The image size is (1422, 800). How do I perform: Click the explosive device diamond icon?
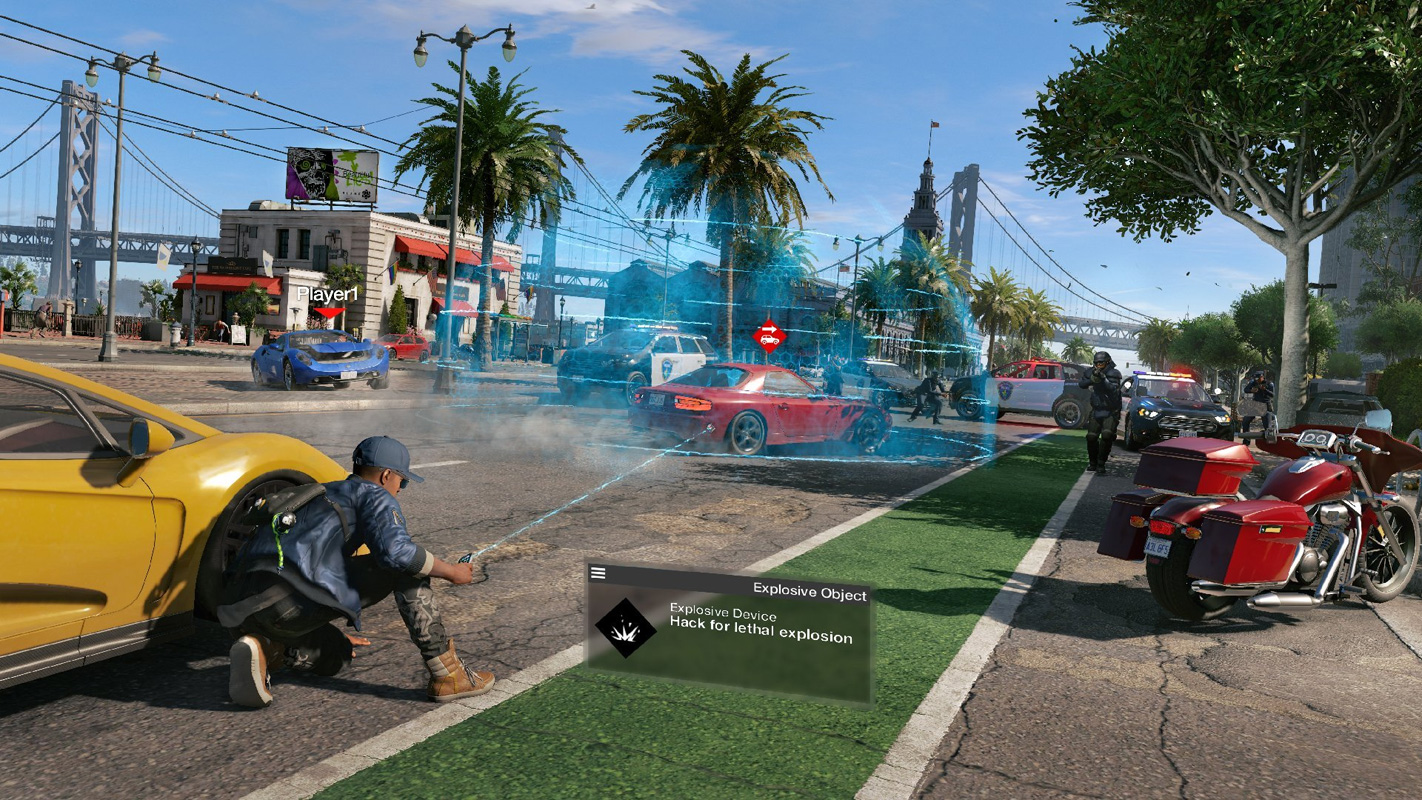625,625
